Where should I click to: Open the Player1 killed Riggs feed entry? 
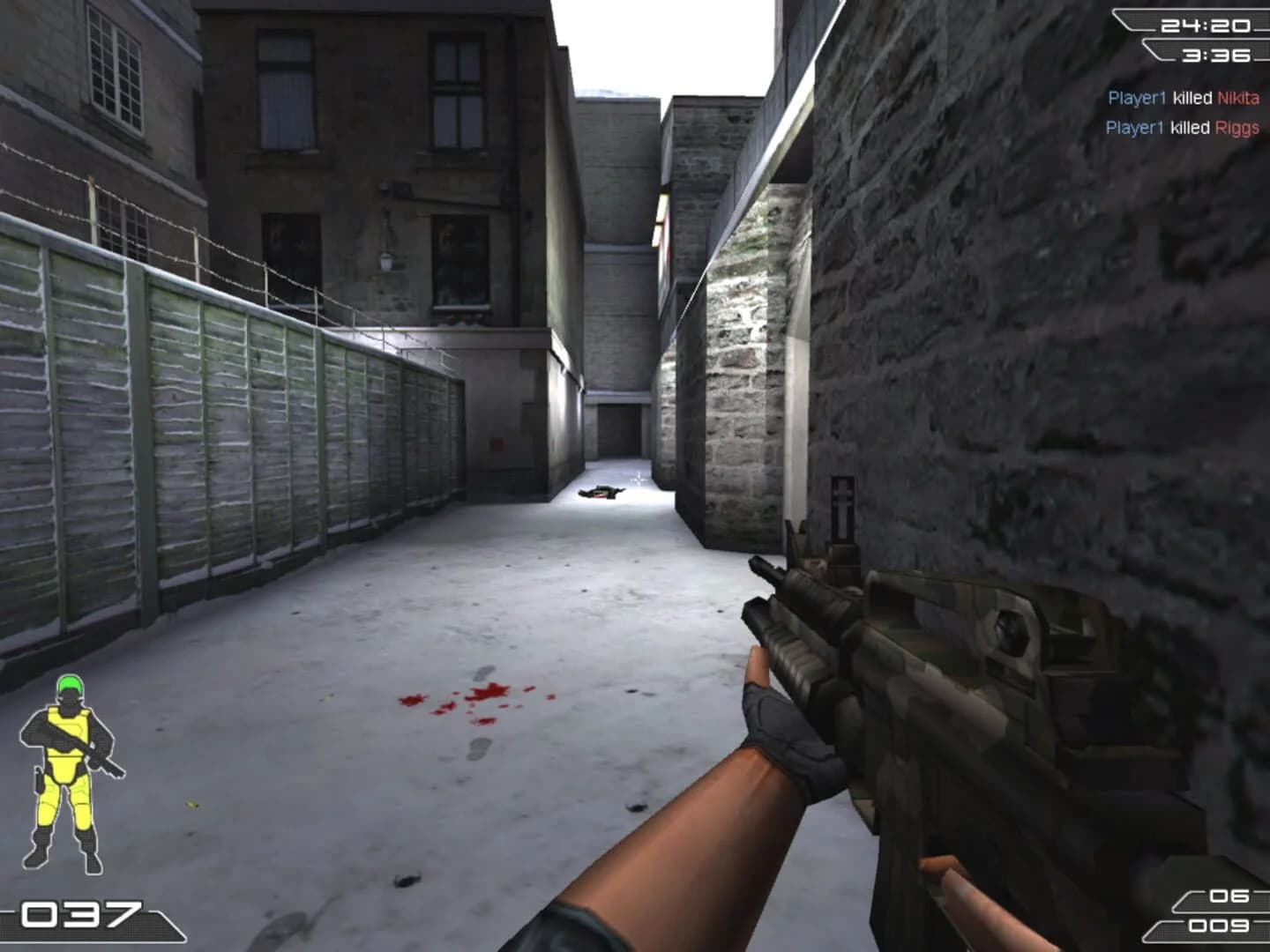[x=1182, y=128]
